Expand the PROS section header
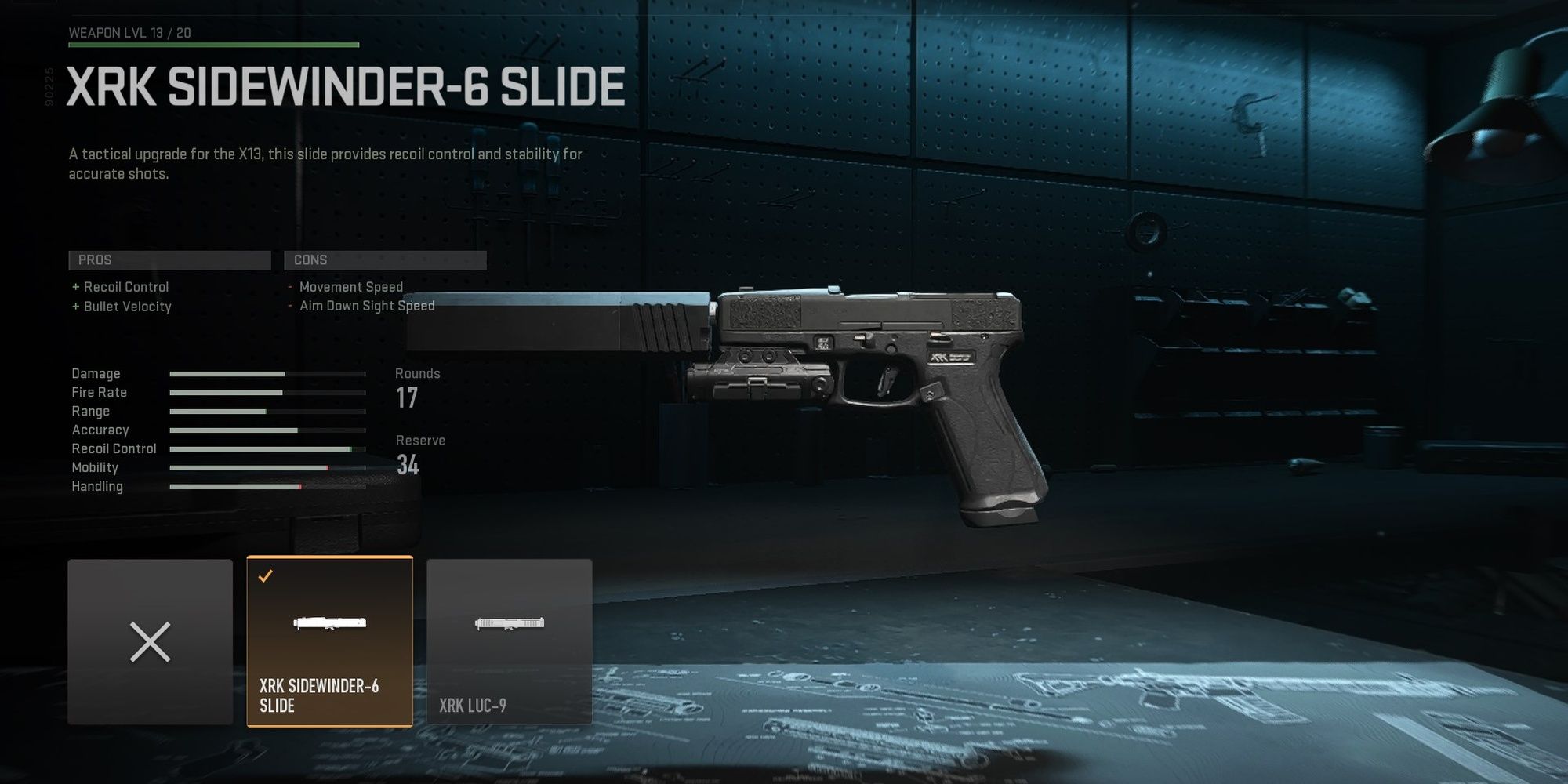Image resolution: width=1568 pixels, height=784 pixels. (x=169, y=260)
